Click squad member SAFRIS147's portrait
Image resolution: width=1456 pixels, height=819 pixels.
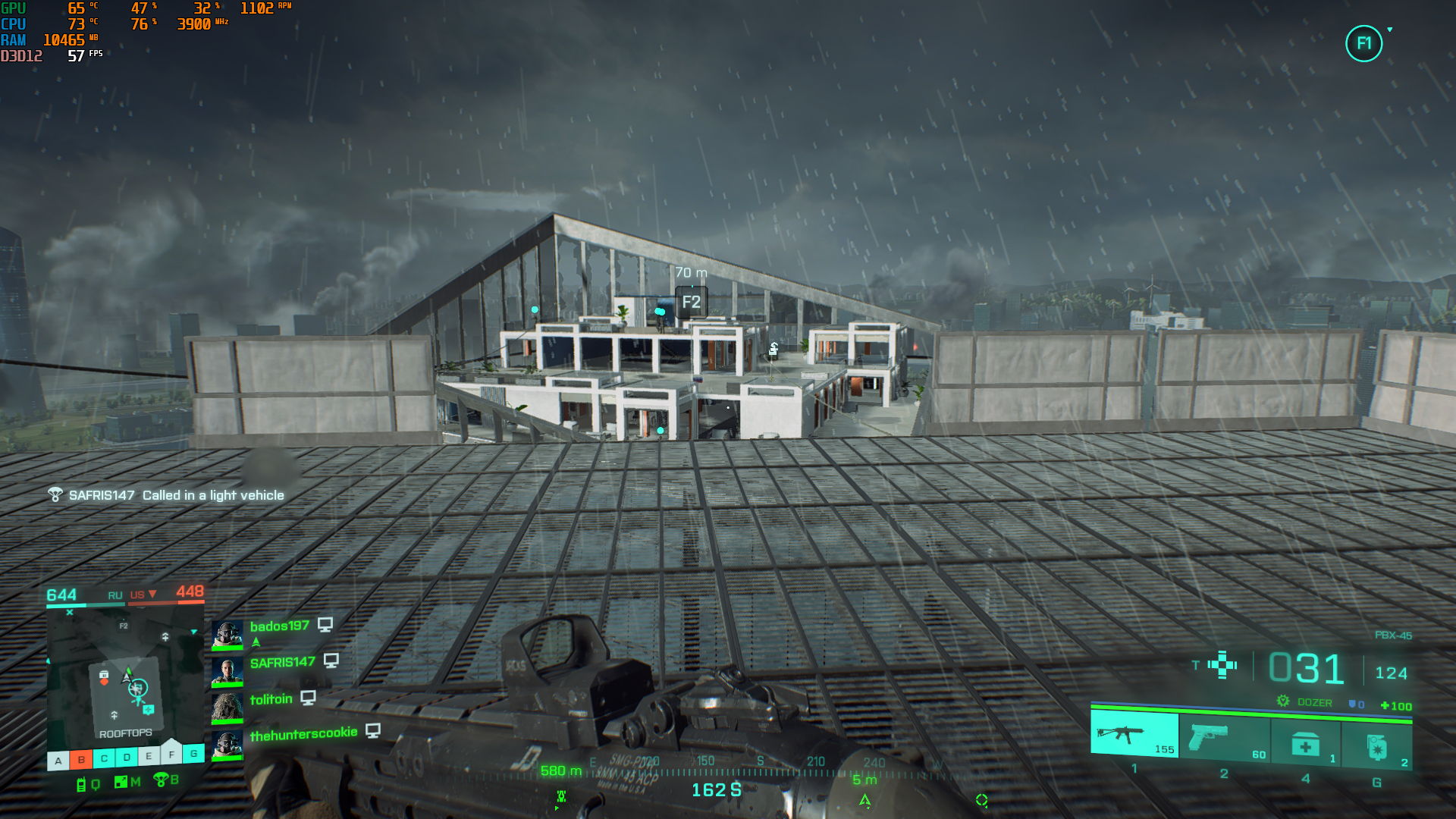point(227,670)
